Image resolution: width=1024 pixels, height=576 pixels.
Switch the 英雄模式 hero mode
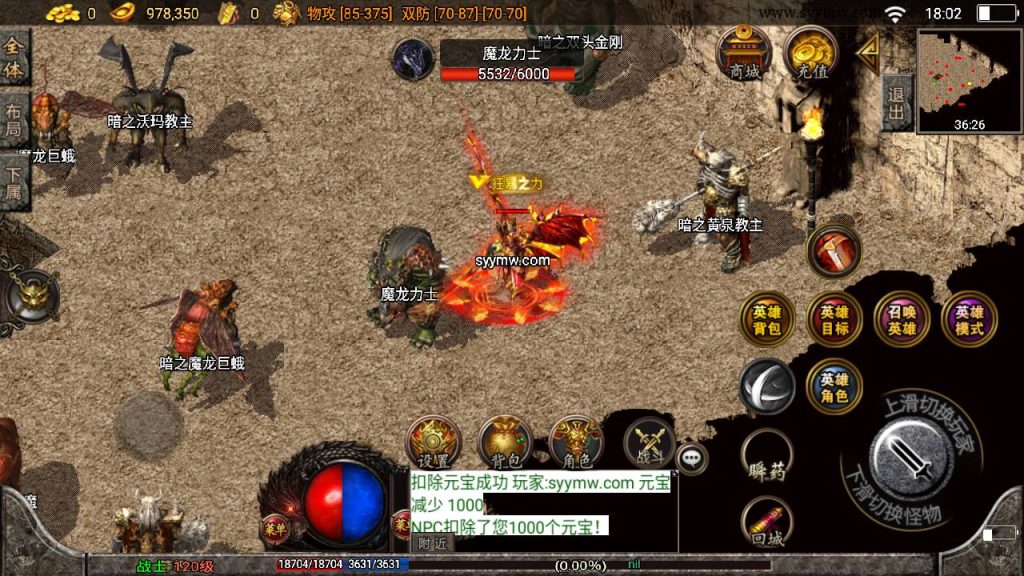[x=969, y=319]
